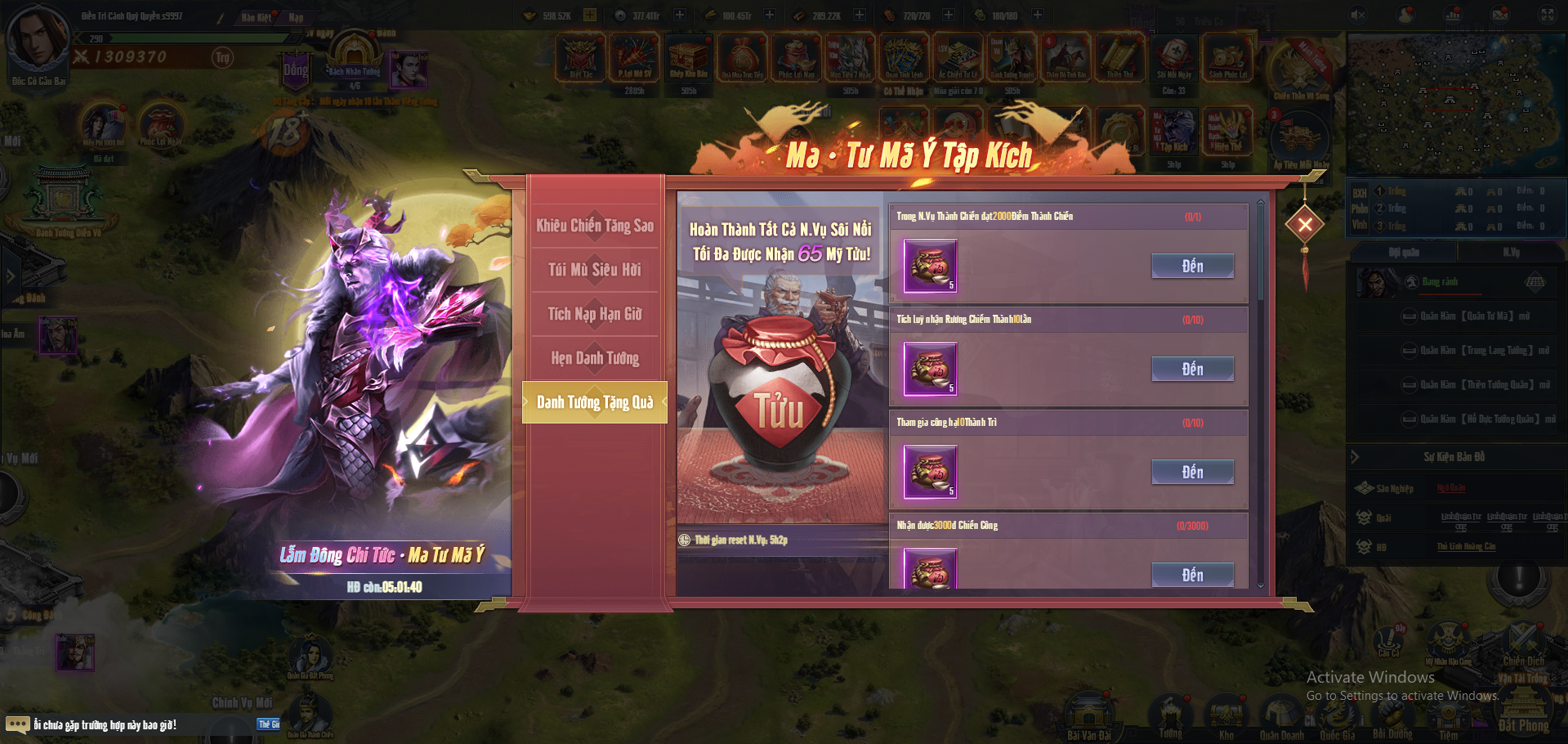1568x744 pixels.
Task: Click Đến for the Thành Trì attack task
Action: [1192, 473]
